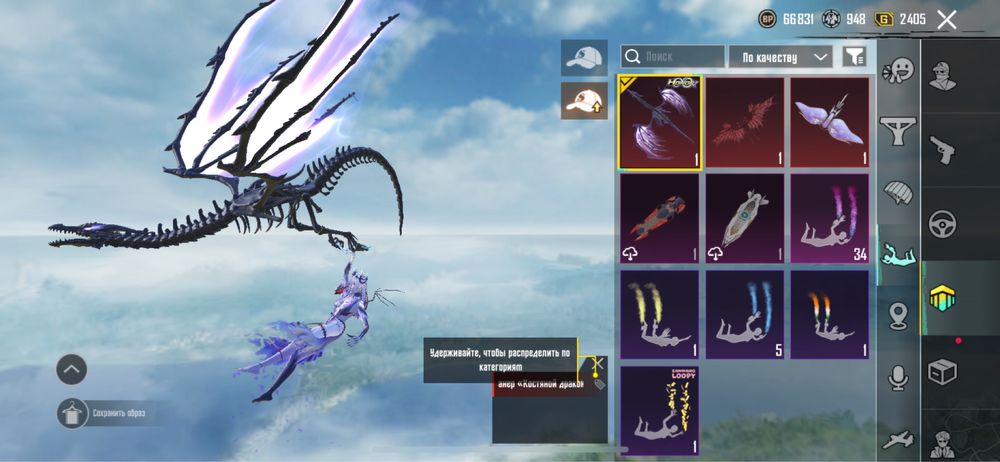Open the По качеству sort dropdown
Screen dimensions: 1000x462
780,57
